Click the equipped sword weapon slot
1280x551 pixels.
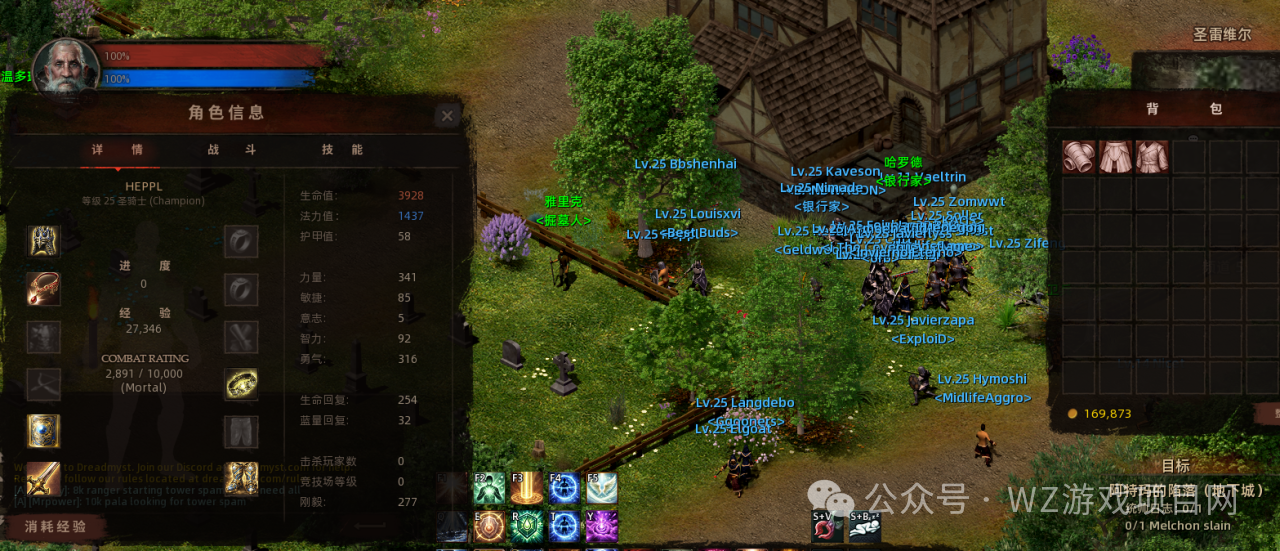click(43, 479)
